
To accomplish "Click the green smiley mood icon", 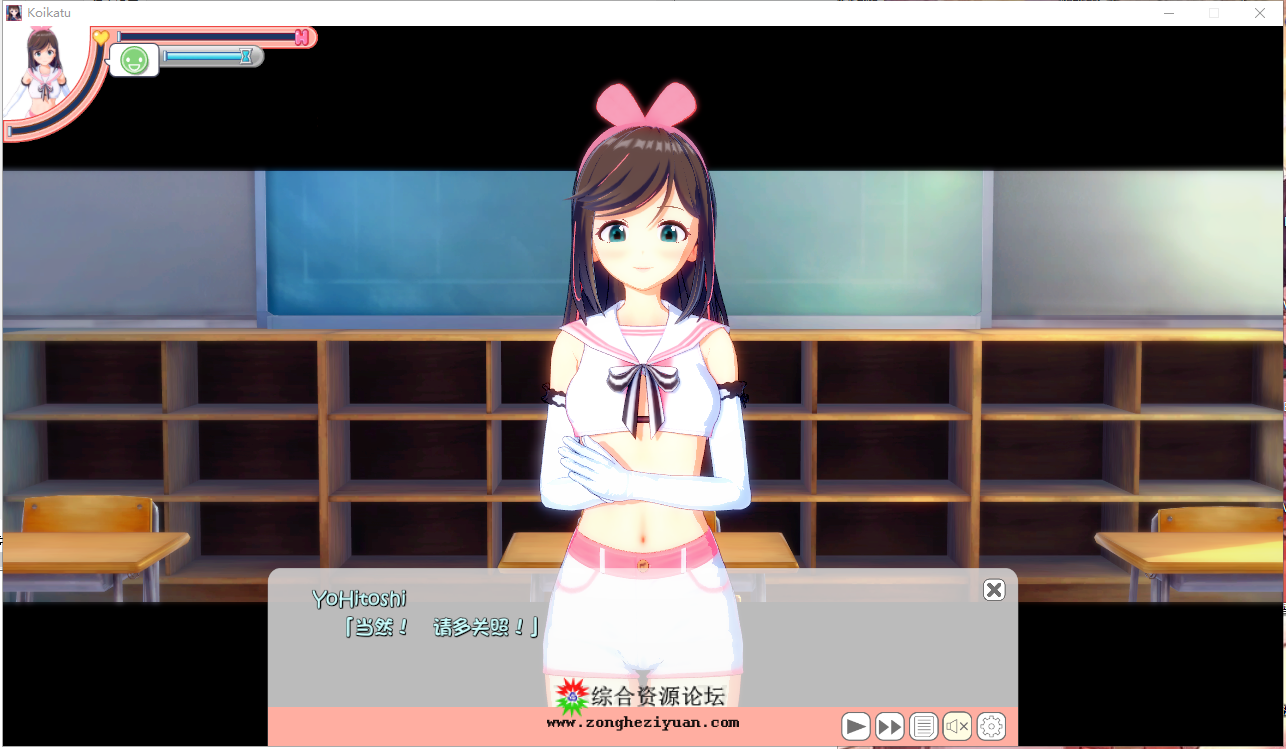I will pyautogui.click(x=134, y=60).
